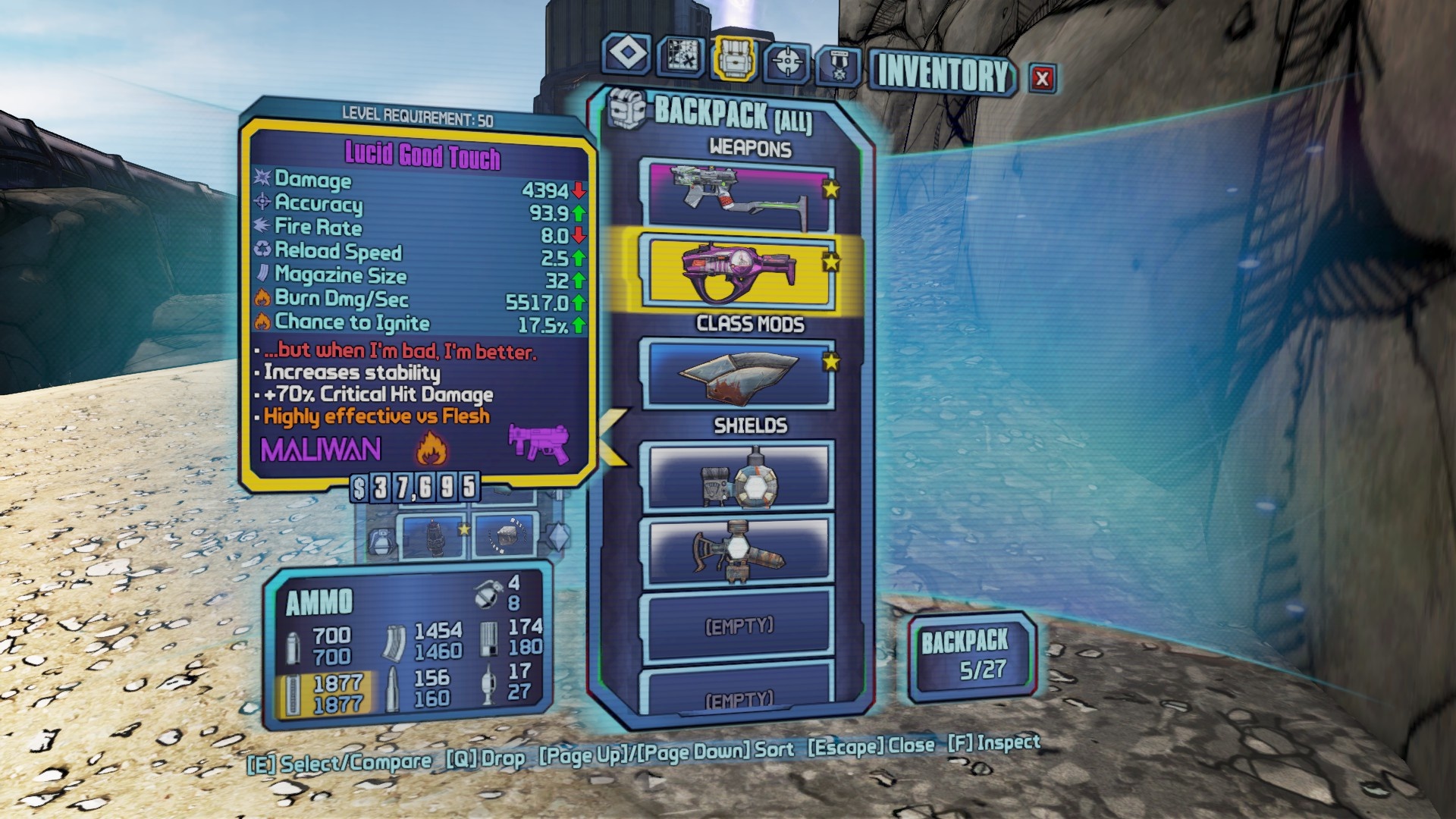Select the class mod item slot

738,375
